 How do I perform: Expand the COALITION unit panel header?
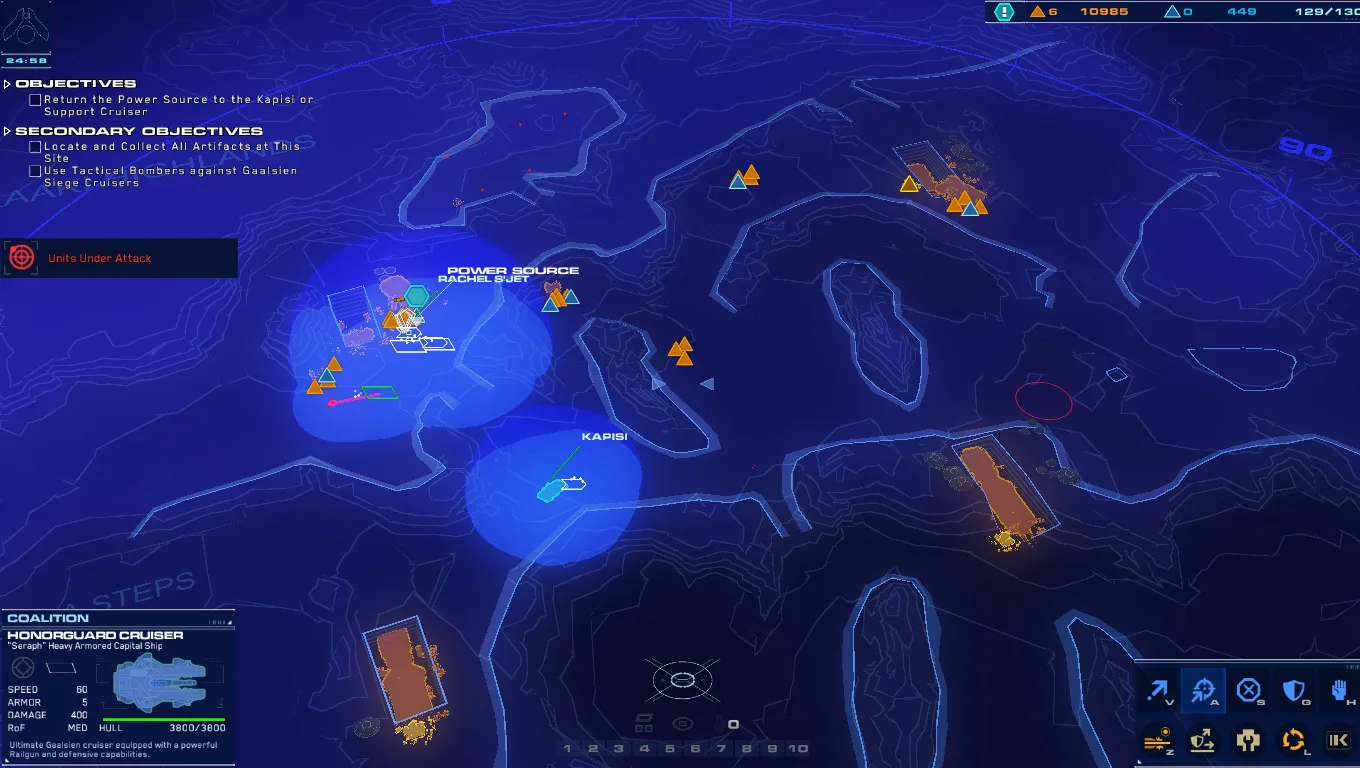48,617
